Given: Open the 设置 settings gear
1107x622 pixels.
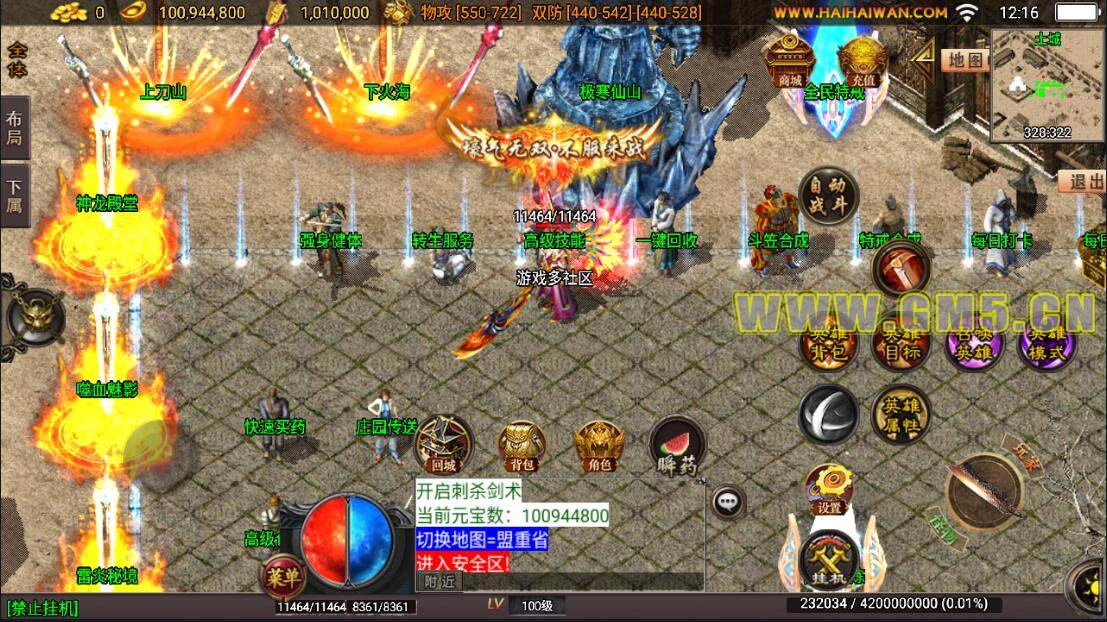Looking at the screenshot, I should coord(829,489).
